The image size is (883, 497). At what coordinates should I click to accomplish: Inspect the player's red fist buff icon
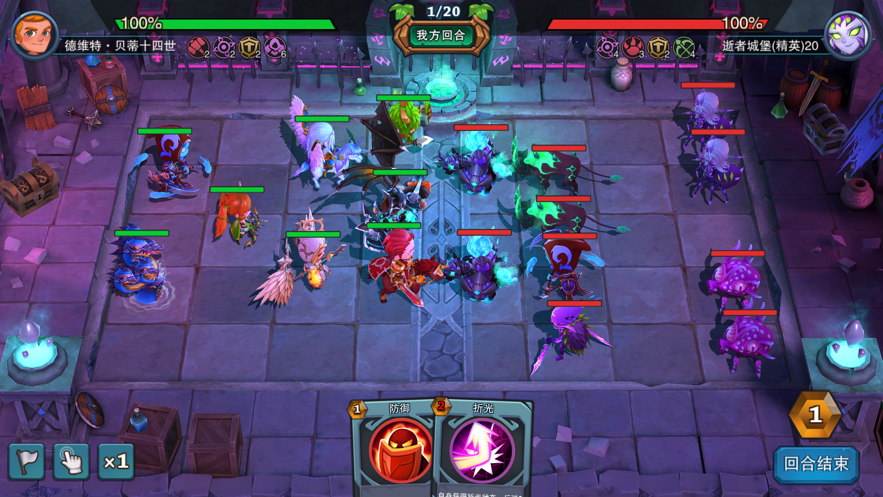[x=198, y=46]
